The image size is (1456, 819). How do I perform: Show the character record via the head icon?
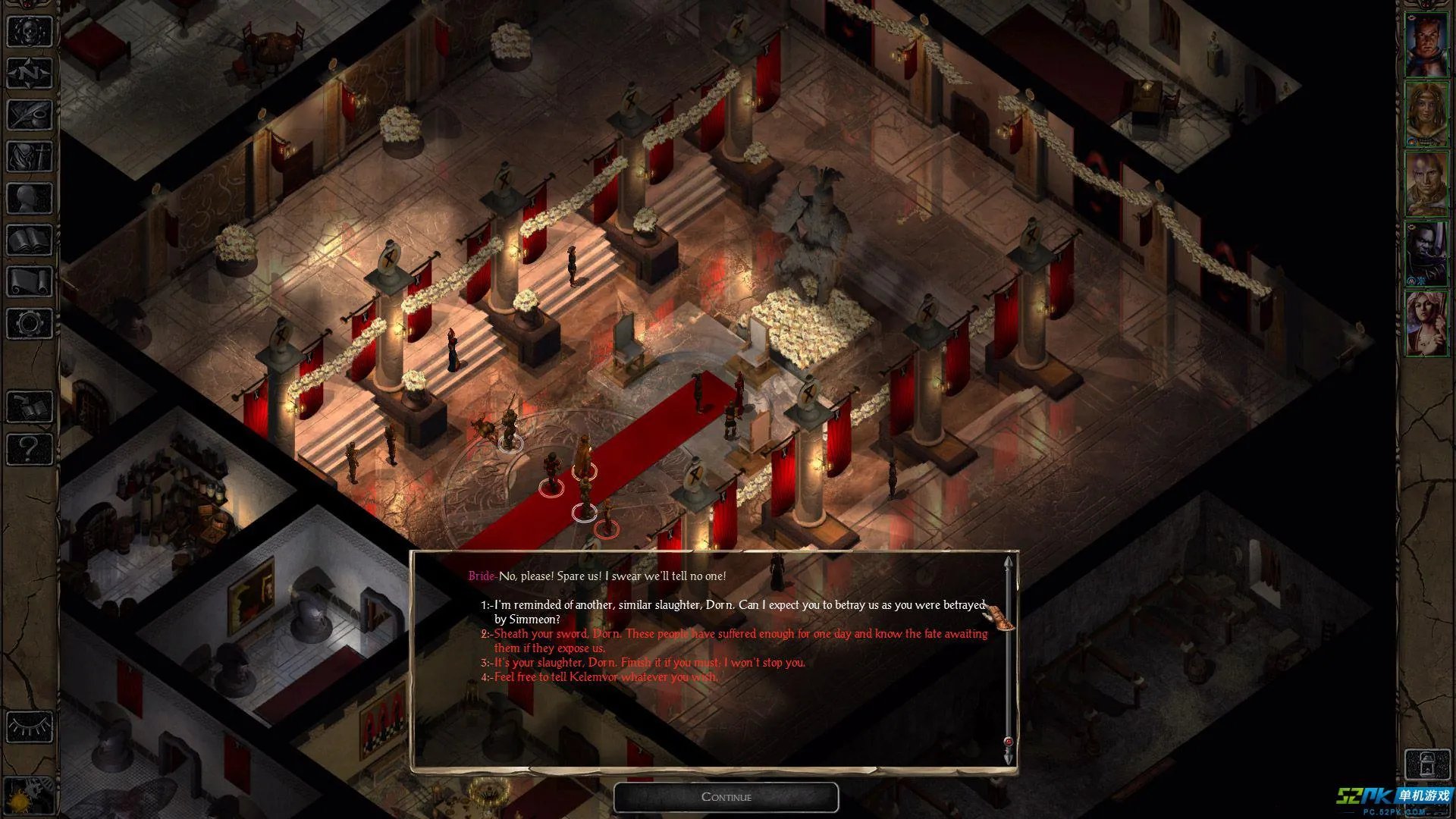(x=29, y=199)
